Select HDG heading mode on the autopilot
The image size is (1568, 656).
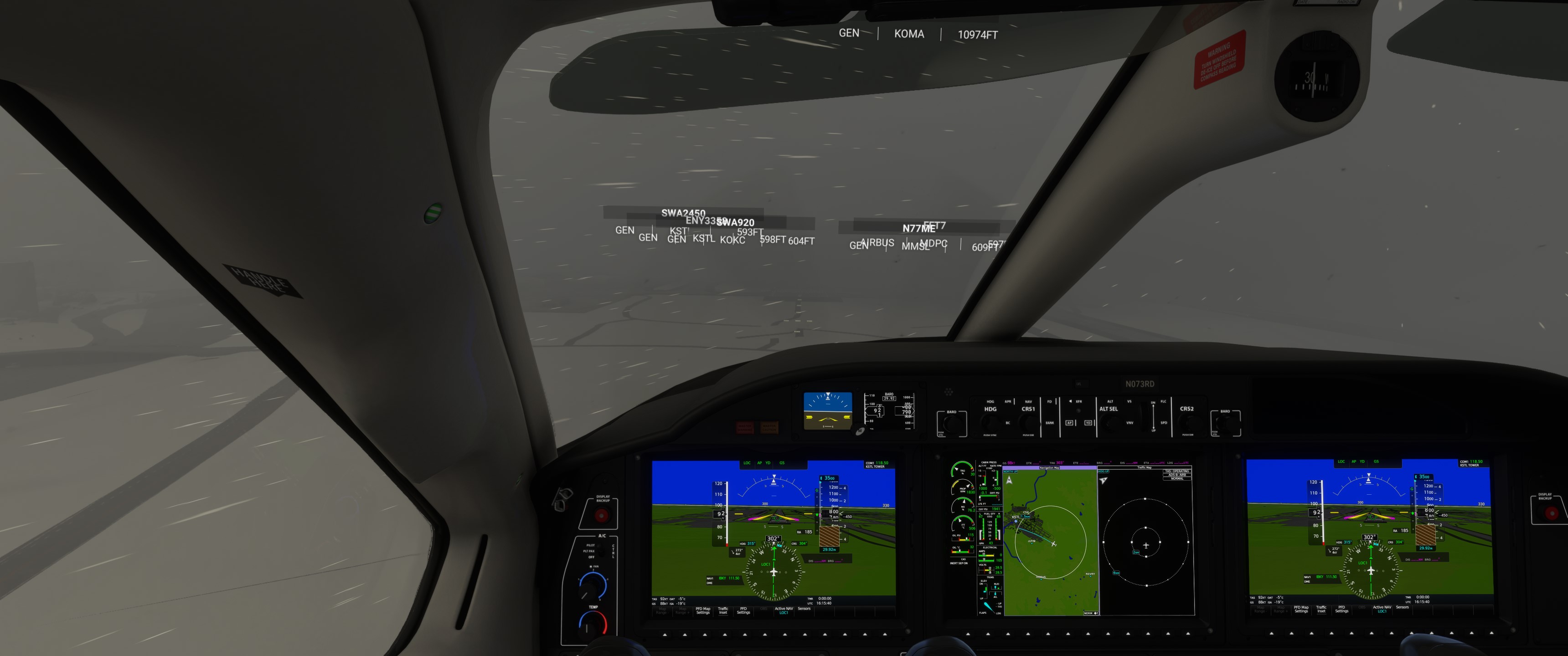991,402
